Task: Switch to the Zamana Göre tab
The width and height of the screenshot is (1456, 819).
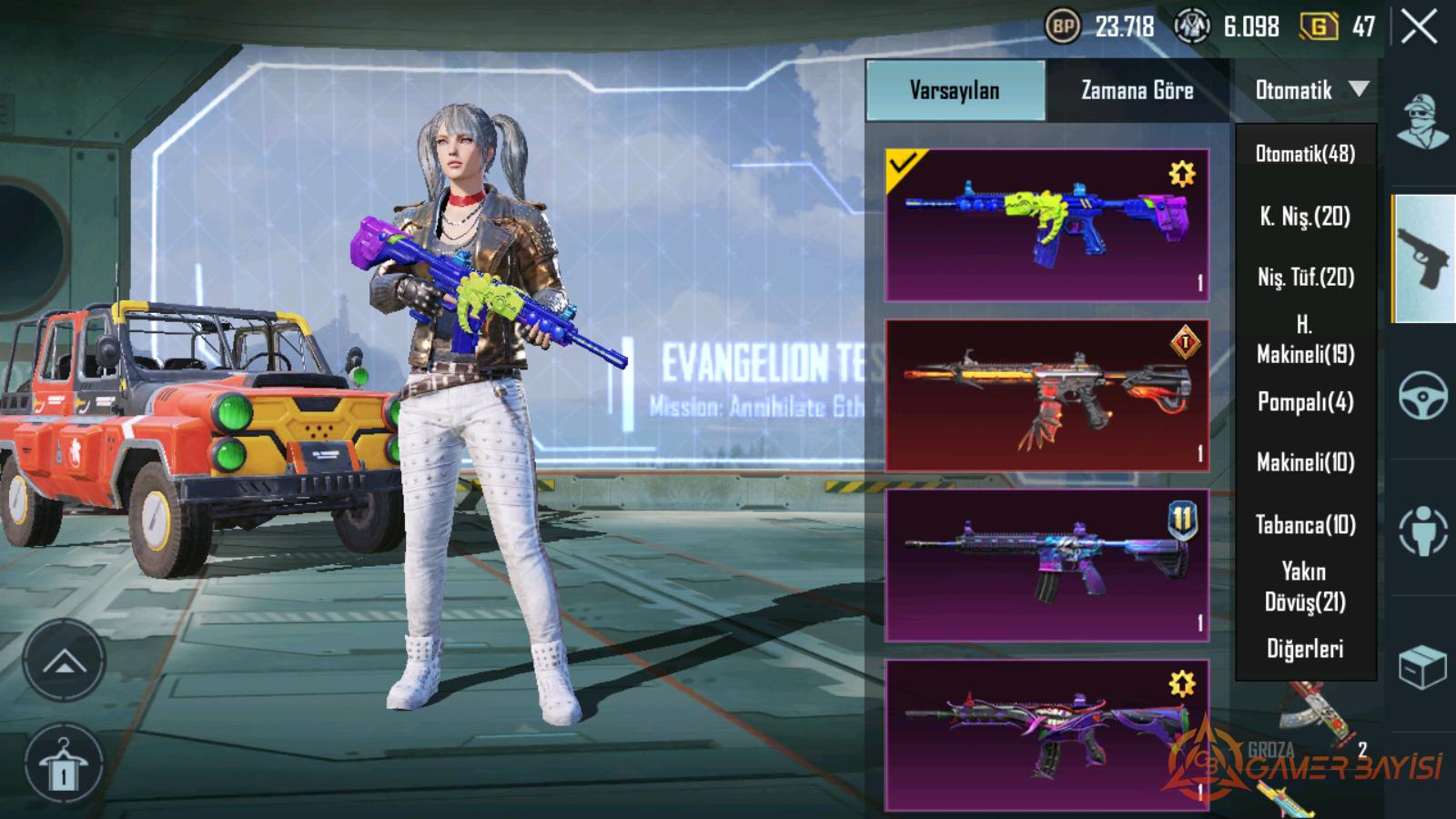Action: coord(1137,90)
